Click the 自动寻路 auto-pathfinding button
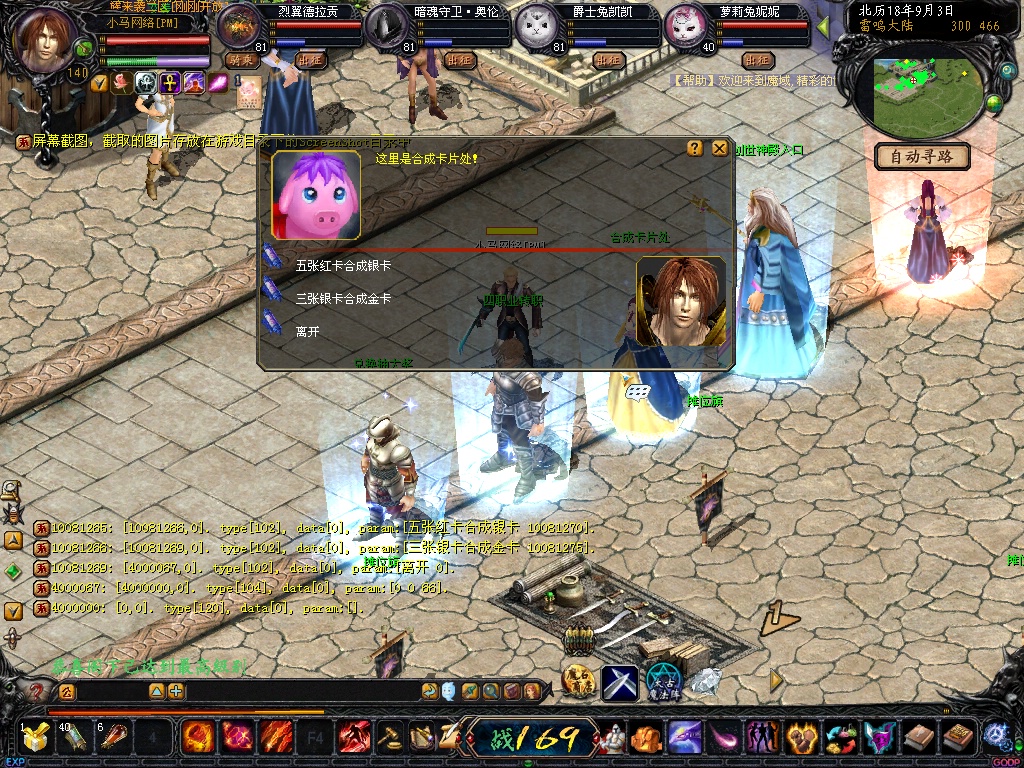 tap(922, 156)
